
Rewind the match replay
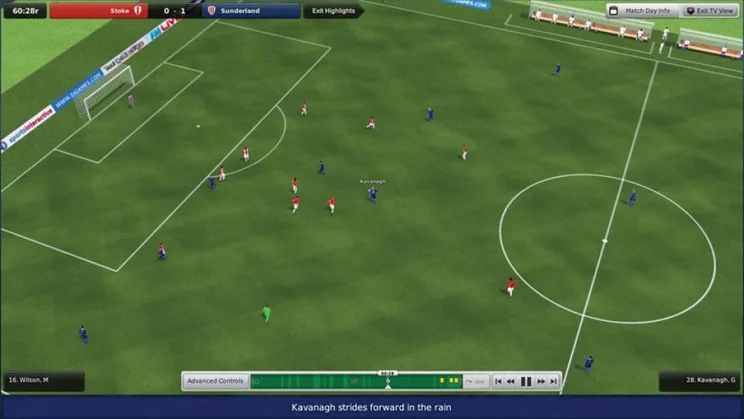tap(511, 381)
